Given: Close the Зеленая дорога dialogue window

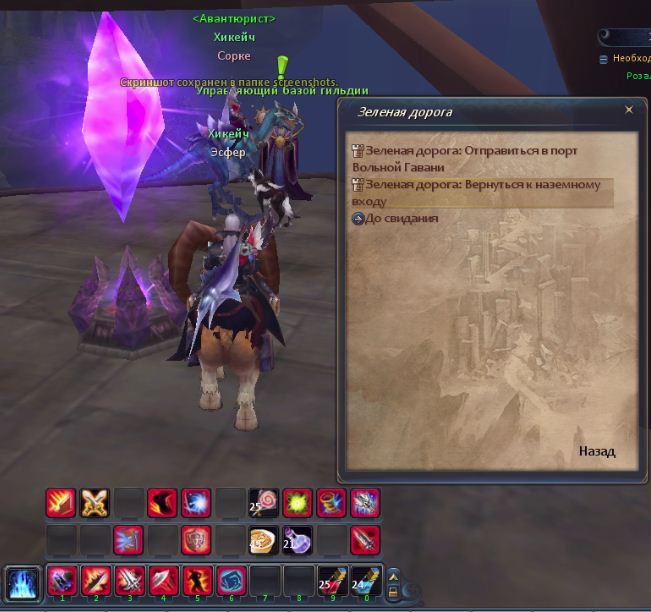Looking at the screenshot, I should coord(628,111).
